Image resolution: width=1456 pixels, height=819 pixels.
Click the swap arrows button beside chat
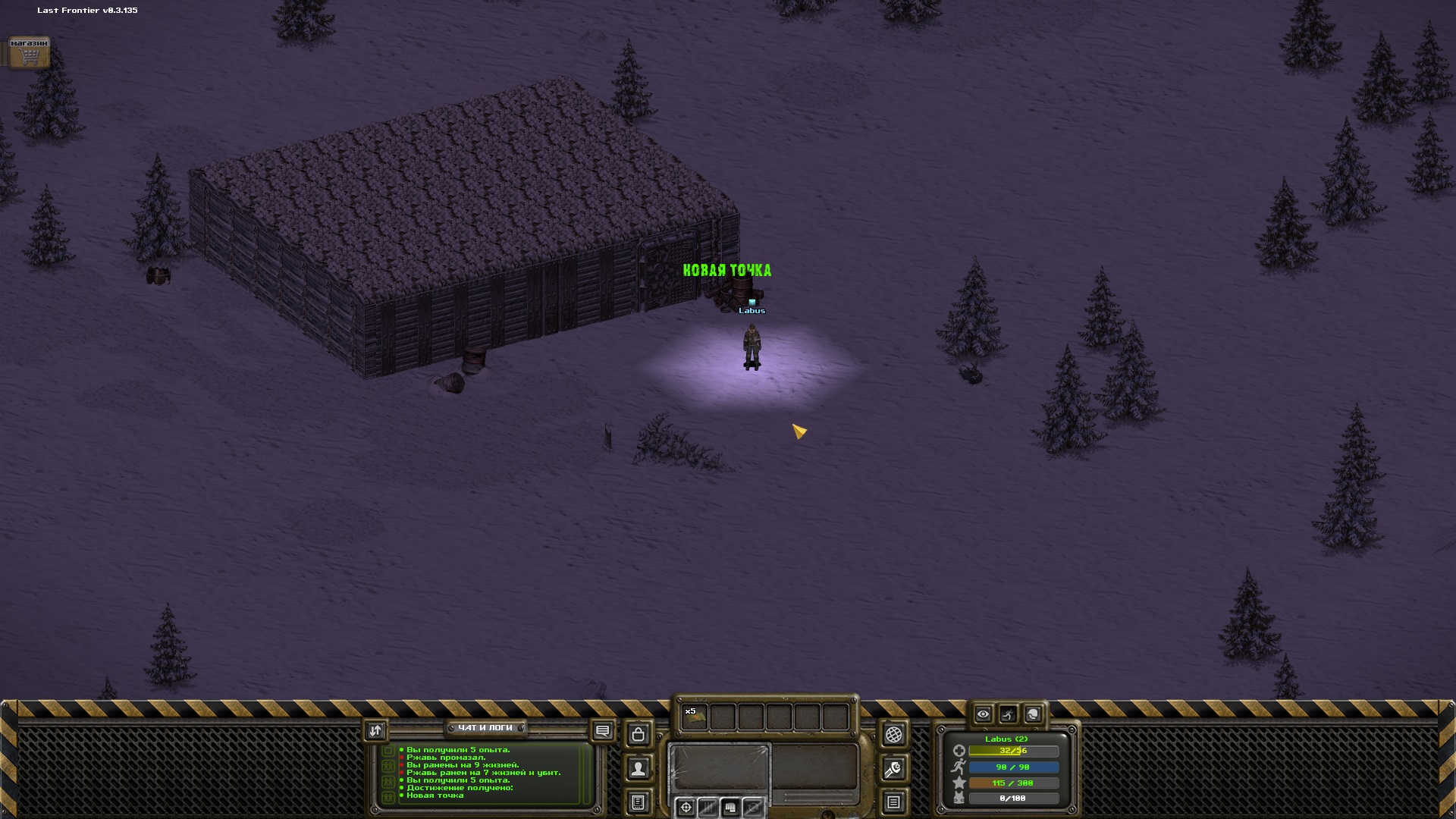375,730
